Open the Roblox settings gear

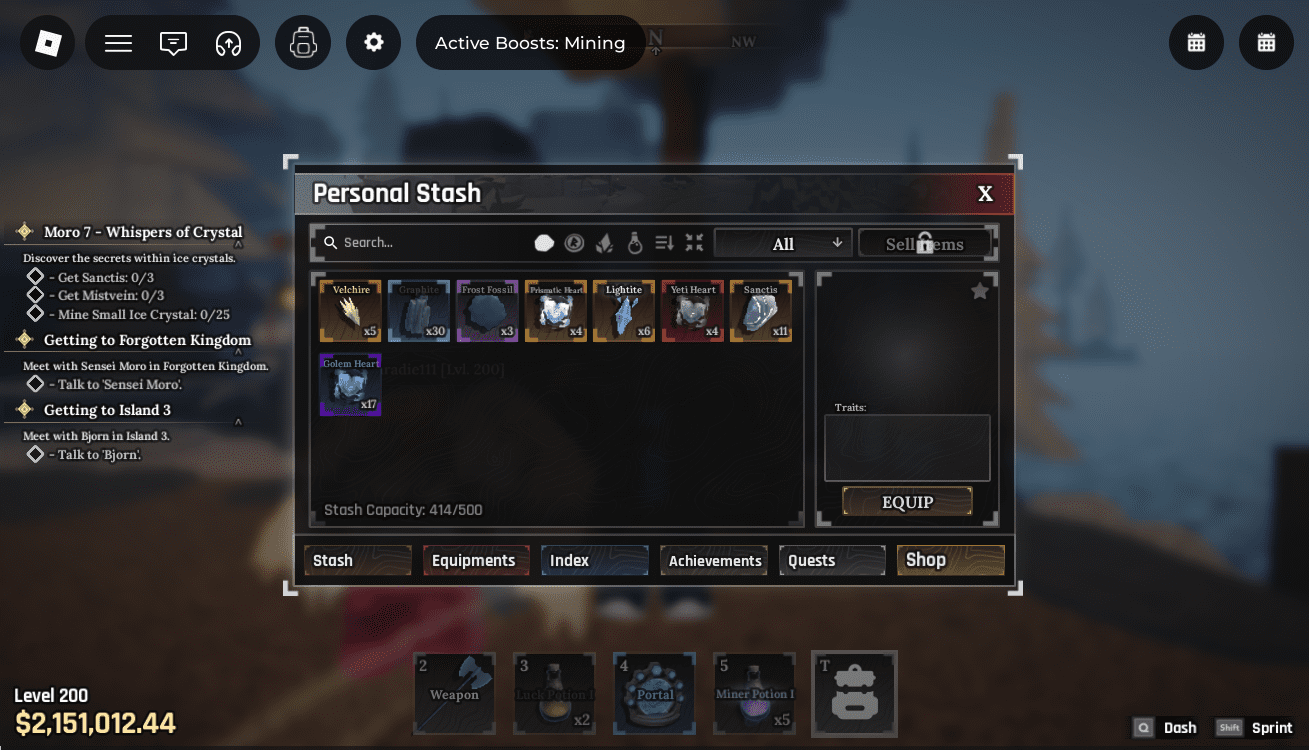[374, 43]
